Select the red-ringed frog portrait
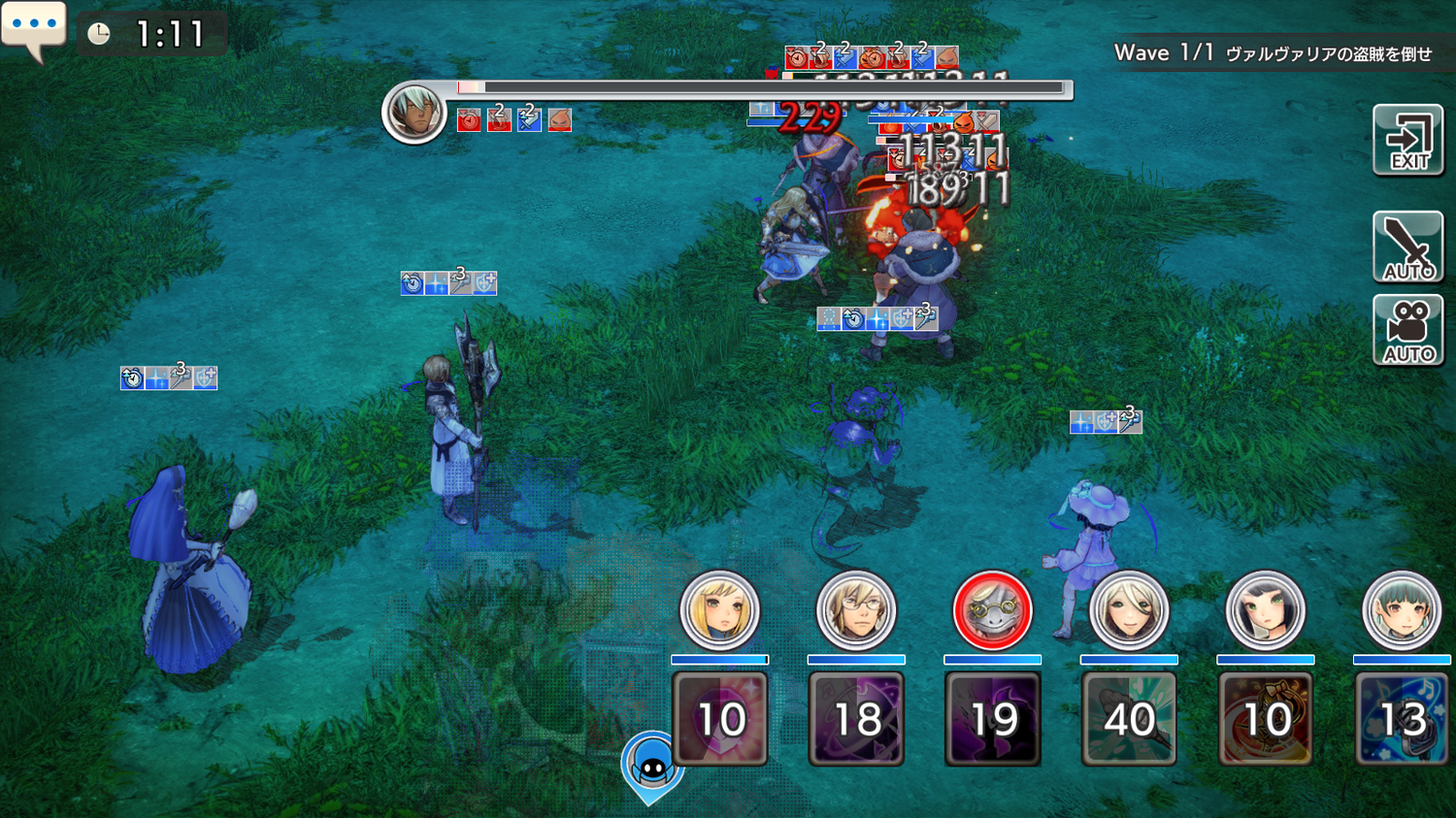Image resolution: width=1456 pixels, height=818 pixels. point(992,610)
